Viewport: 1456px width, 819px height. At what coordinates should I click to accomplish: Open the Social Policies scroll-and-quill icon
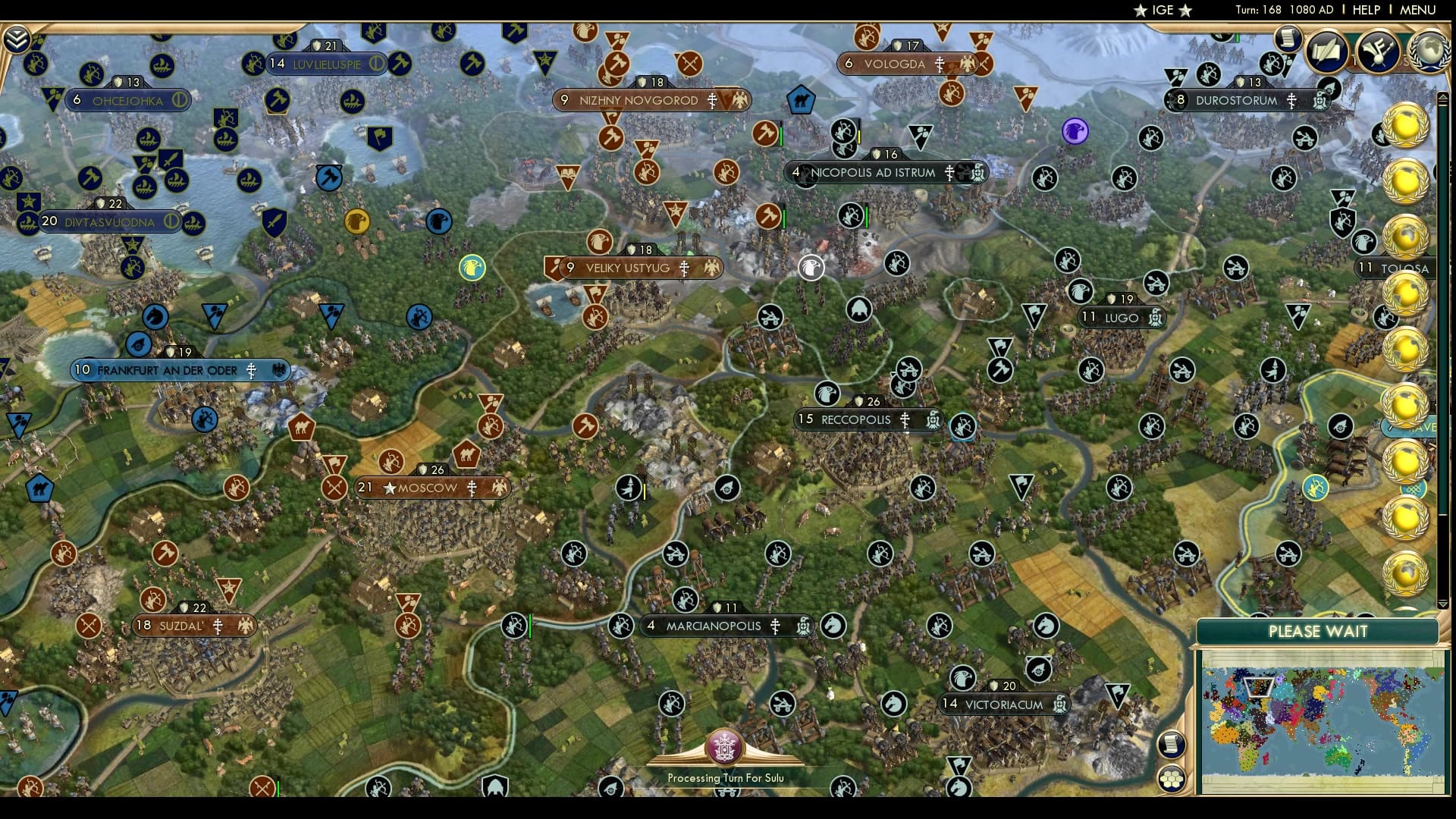pyautogui.click(x=1325, y=49)
